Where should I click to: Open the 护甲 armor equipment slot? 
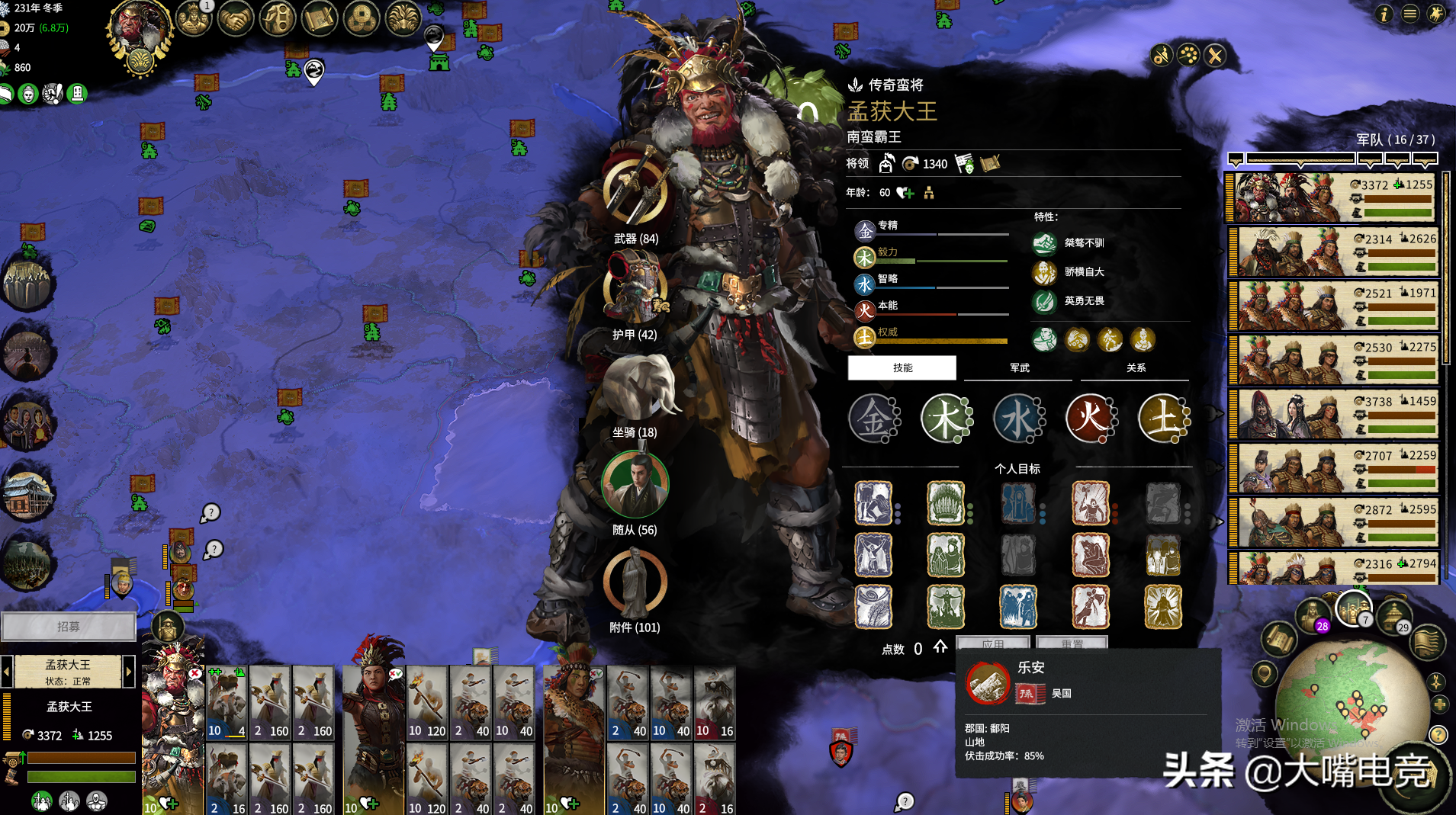click(635, 288)
